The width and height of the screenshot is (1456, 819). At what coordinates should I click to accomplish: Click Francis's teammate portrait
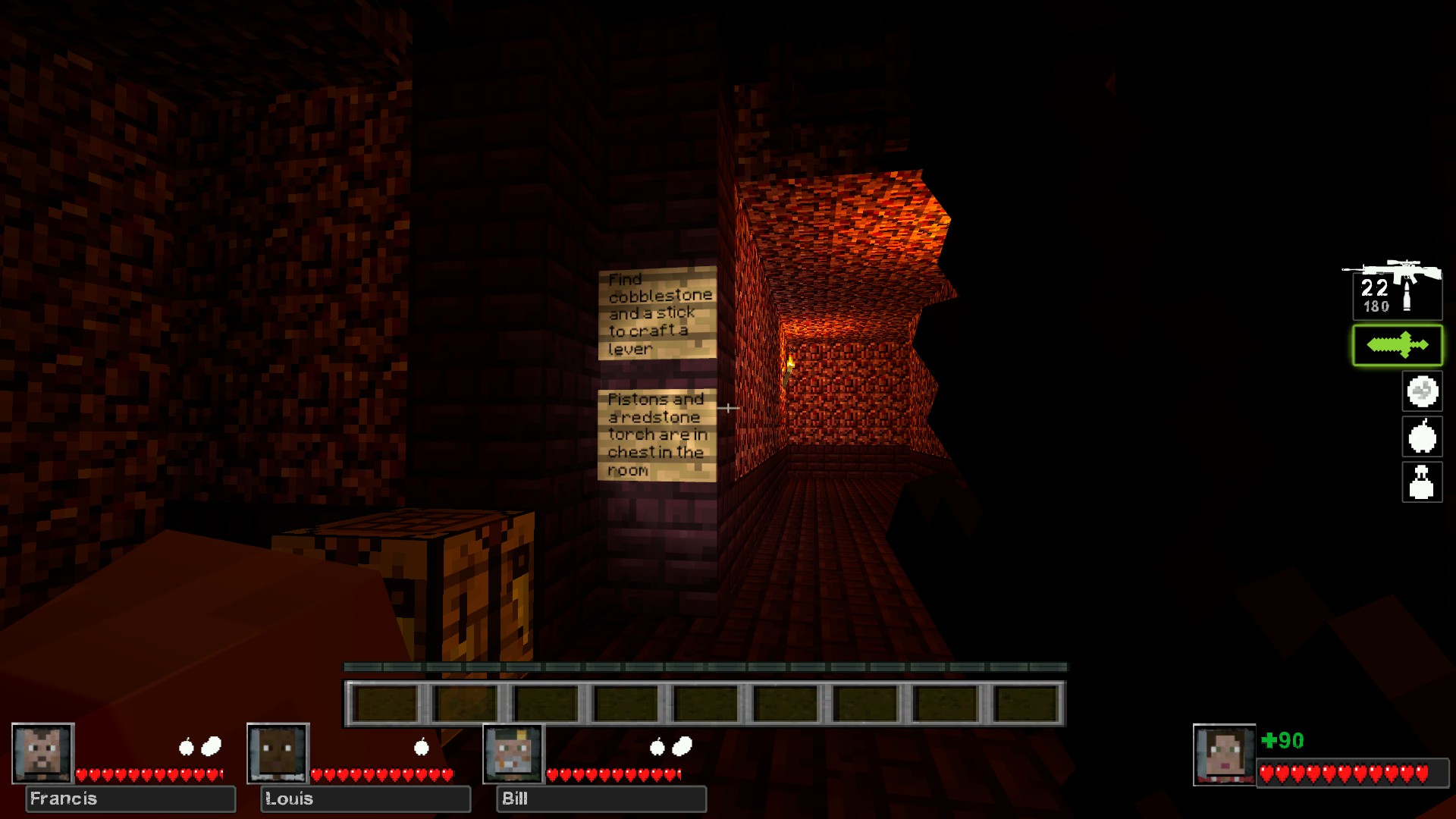43,753
